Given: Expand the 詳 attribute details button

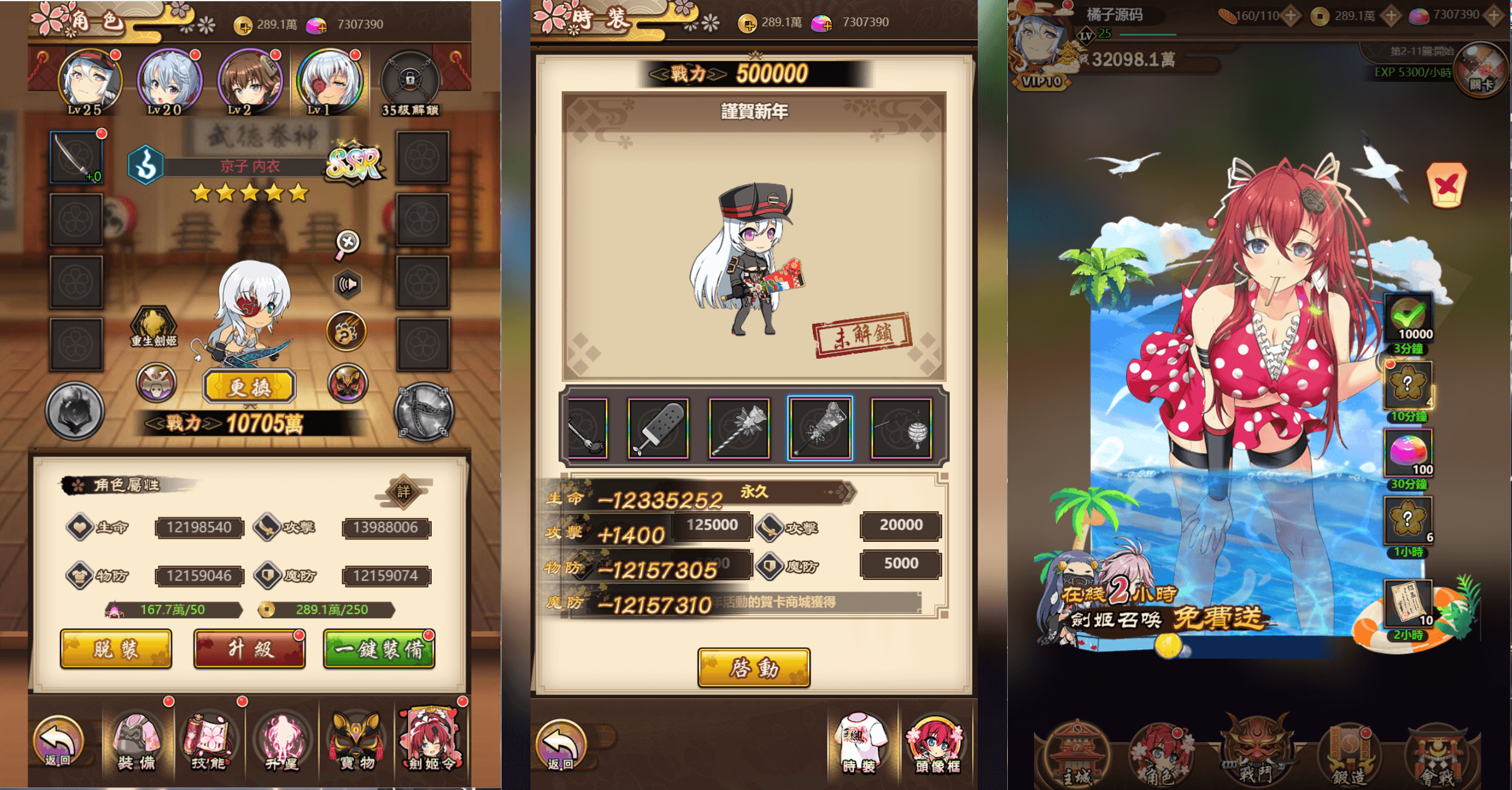Looking at the screenshot, I should (x=404, y=491).
